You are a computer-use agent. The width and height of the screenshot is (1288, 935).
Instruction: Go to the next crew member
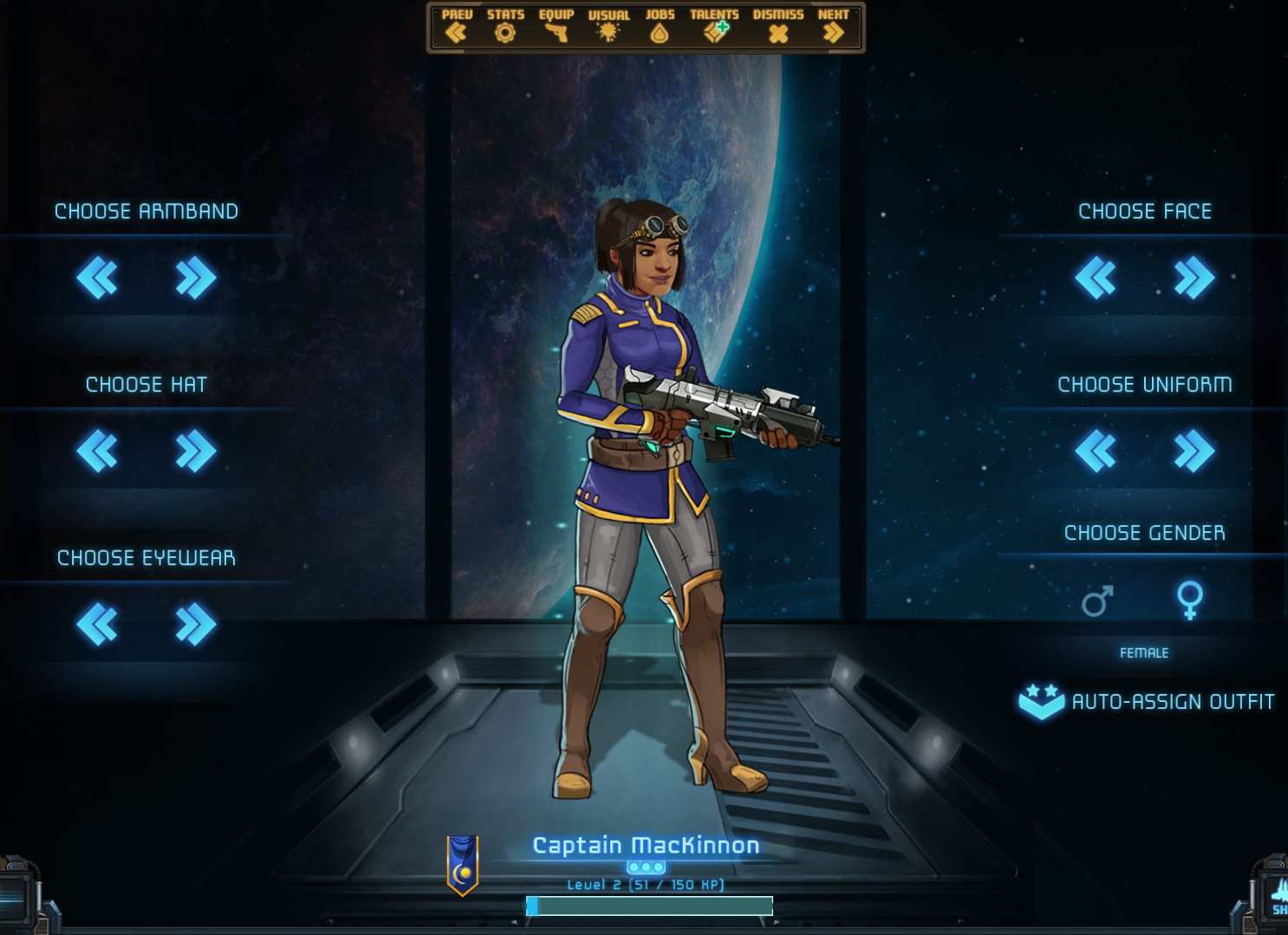tap(833, 27)
